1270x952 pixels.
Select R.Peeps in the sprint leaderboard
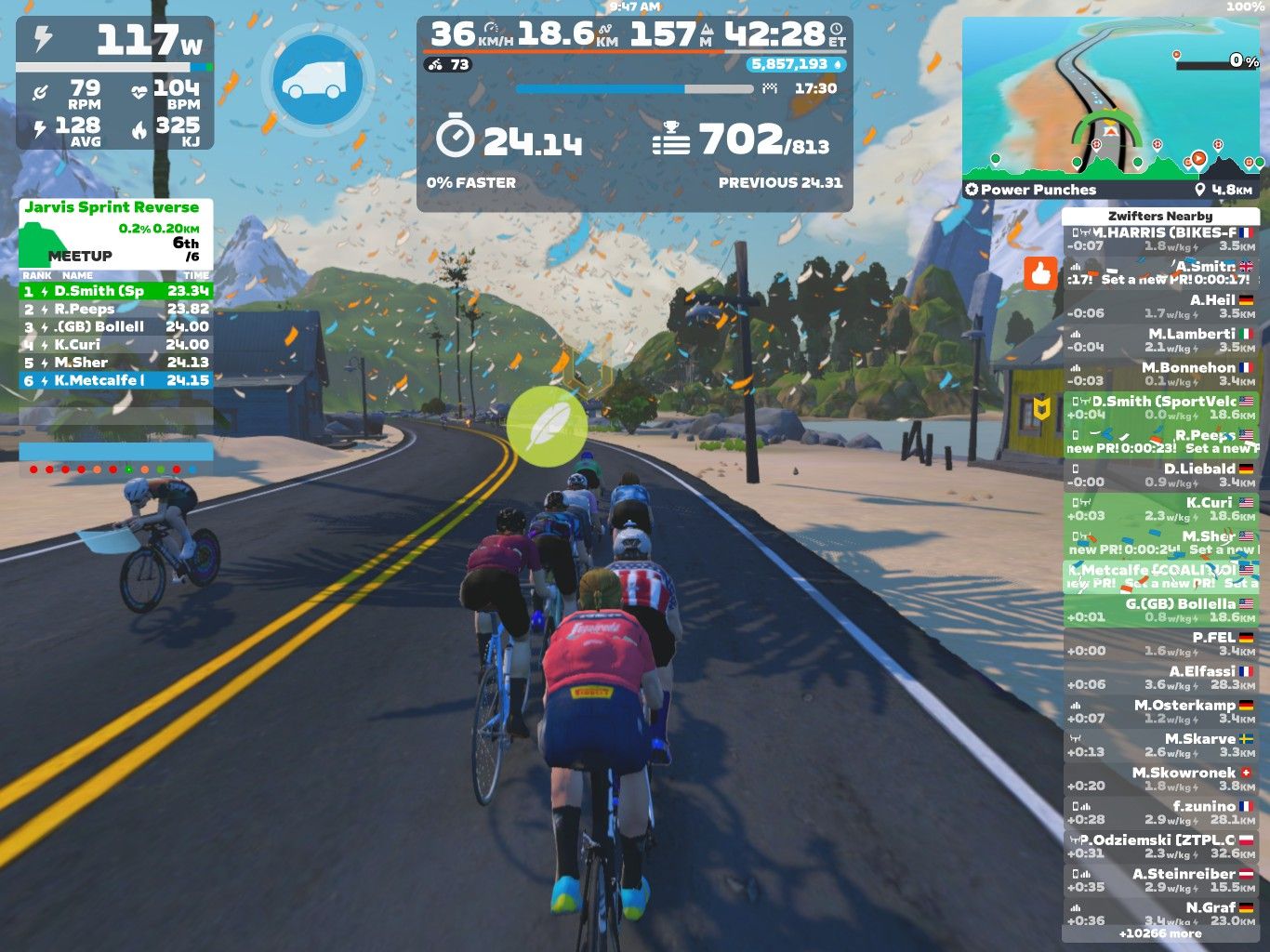click(116, 309)
